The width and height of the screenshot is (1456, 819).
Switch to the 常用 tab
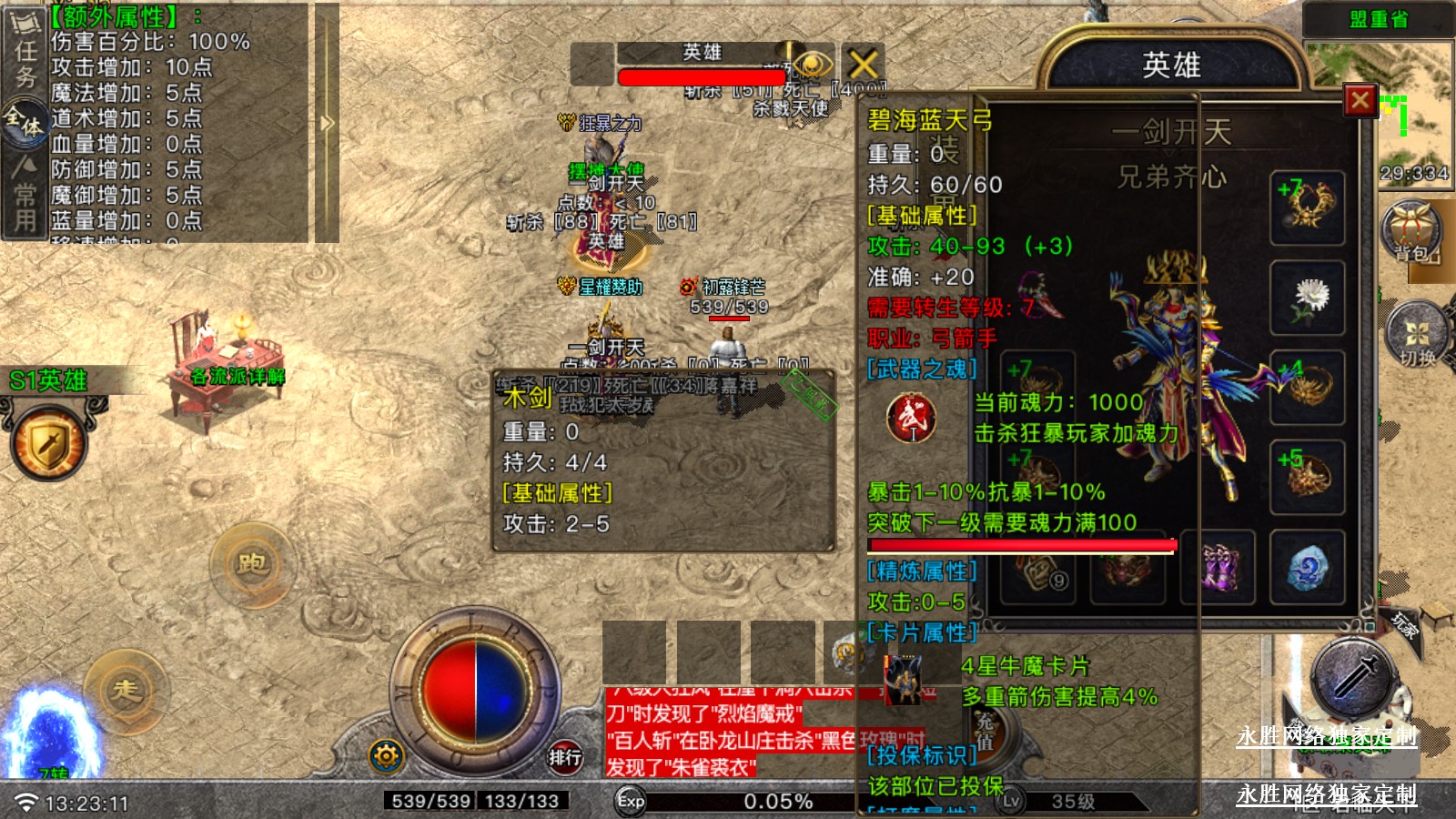pyautogui.click(x=25, y=194)
